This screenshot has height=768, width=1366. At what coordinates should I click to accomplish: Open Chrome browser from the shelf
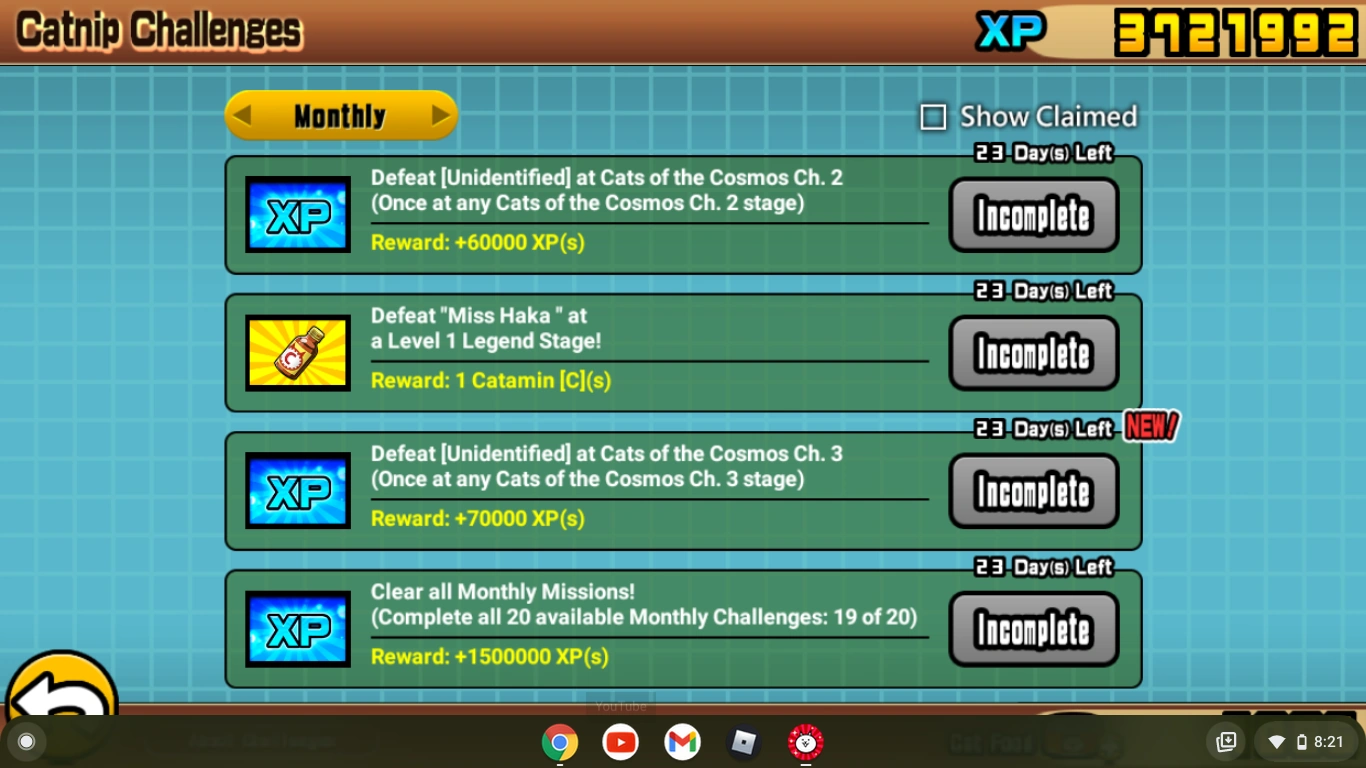[x=560, y=742]
